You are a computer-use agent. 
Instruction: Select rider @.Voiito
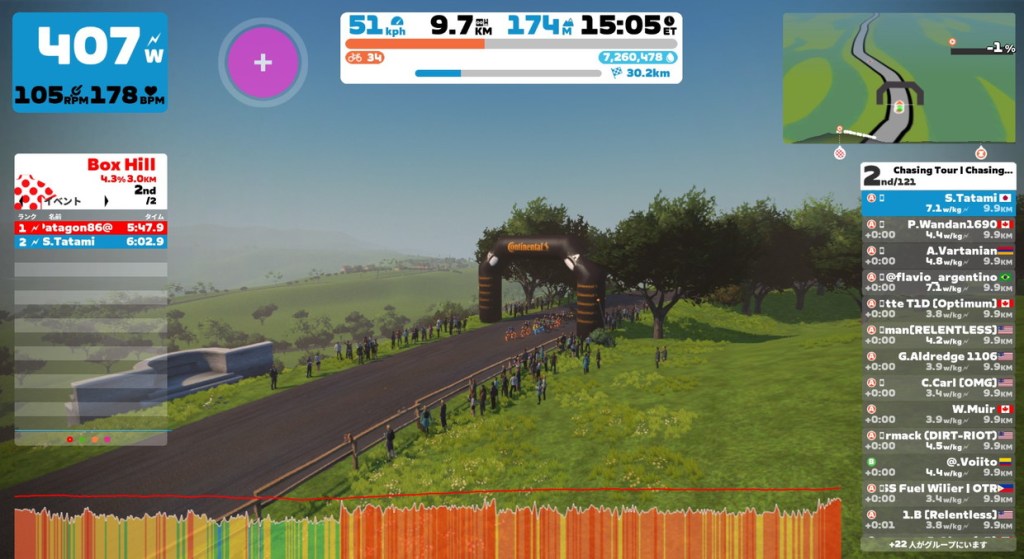click(x=938, y=466)
